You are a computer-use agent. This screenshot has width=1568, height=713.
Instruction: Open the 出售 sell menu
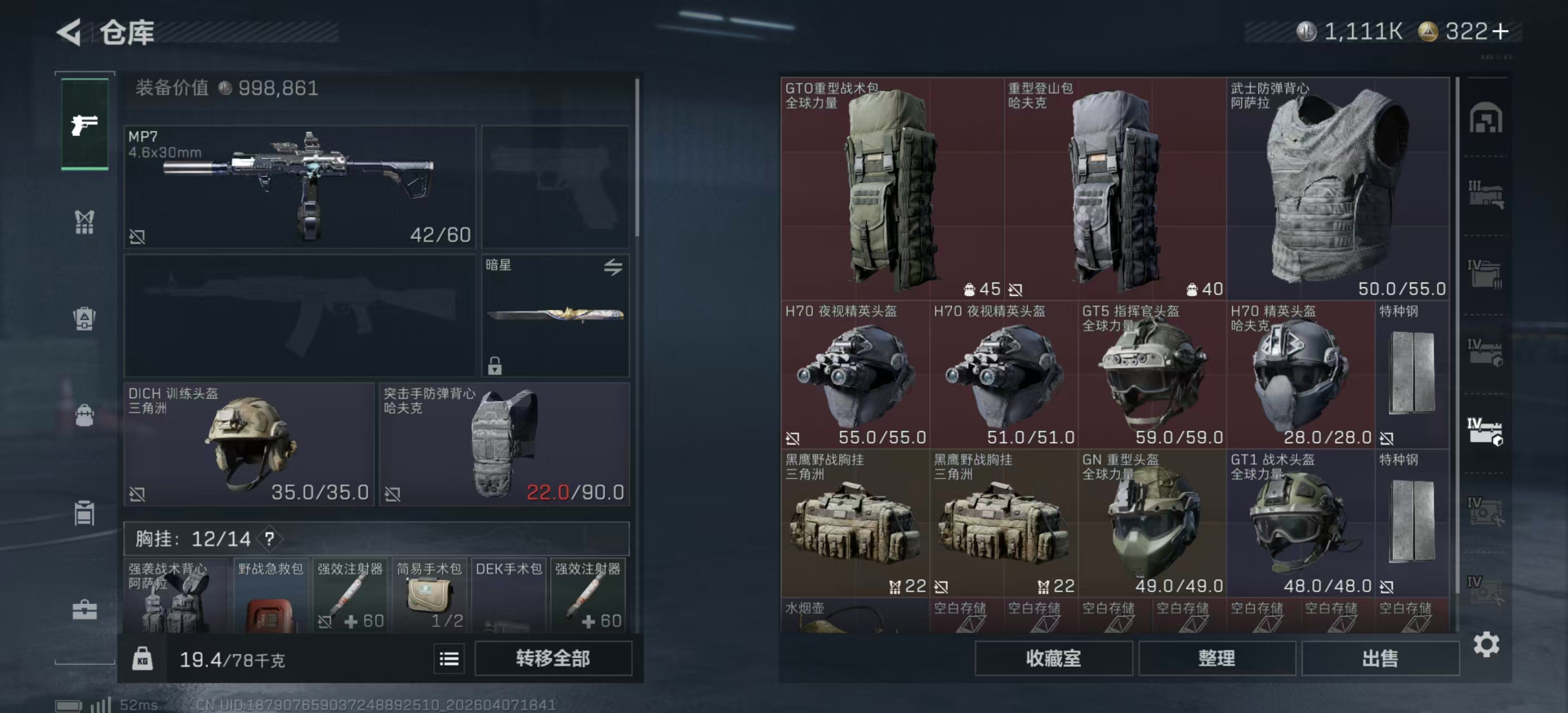[x=1379, y=658]
